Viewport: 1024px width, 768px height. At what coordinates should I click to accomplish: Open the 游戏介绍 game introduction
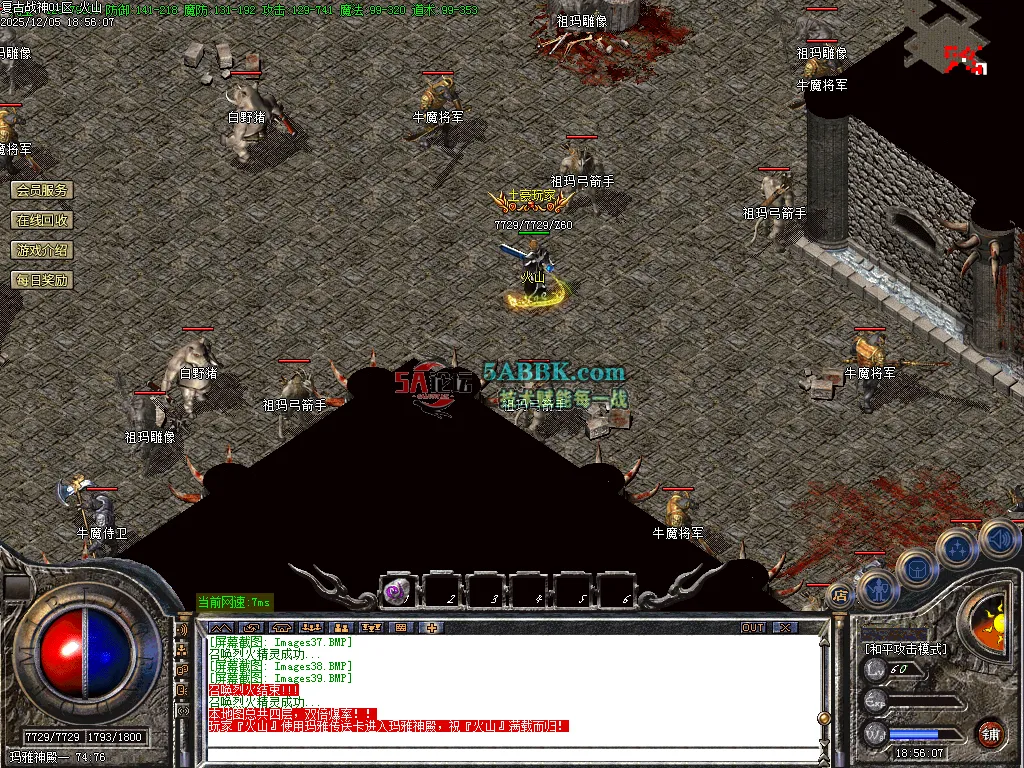coord(42,250)
